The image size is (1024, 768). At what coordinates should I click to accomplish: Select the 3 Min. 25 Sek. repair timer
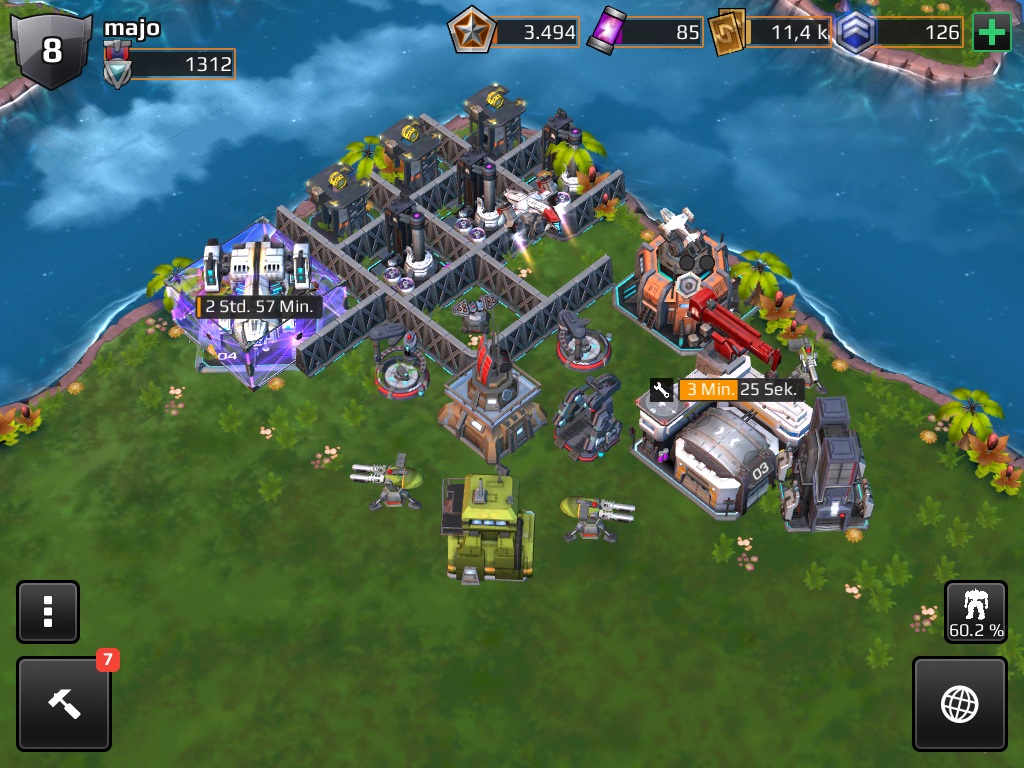tap(728, 390)
